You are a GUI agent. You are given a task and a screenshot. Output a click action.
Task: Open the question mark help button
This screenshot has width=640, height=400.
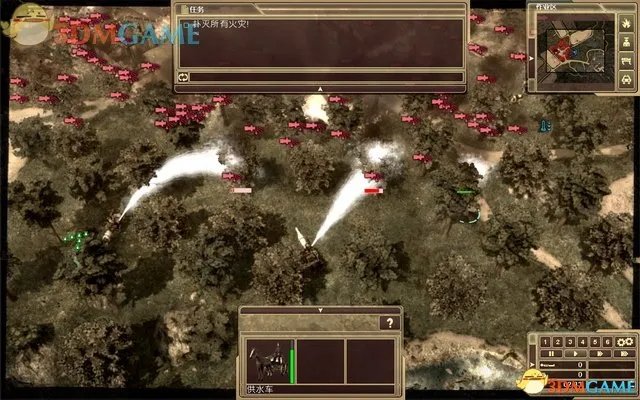tap(390, 323)
